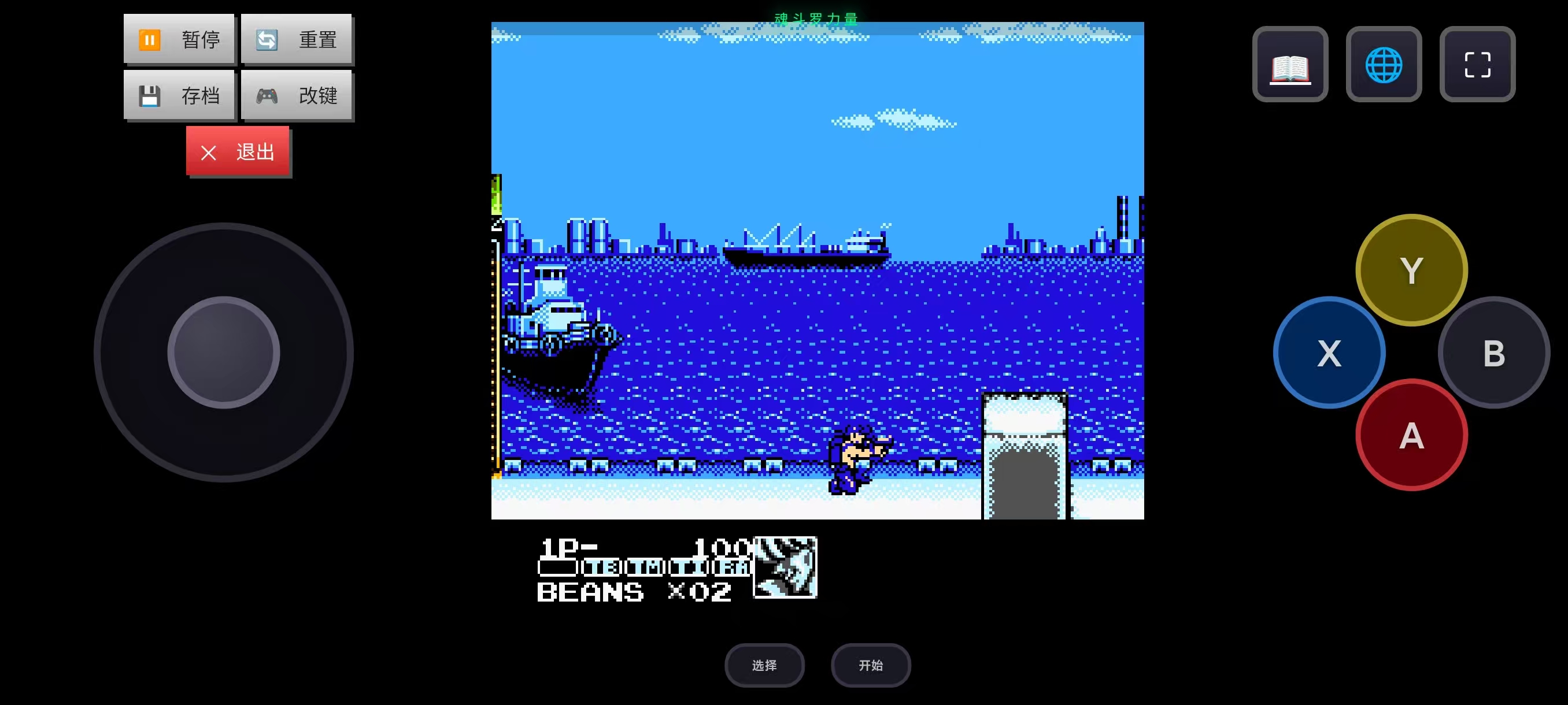Tap the blue X button

1329,353
